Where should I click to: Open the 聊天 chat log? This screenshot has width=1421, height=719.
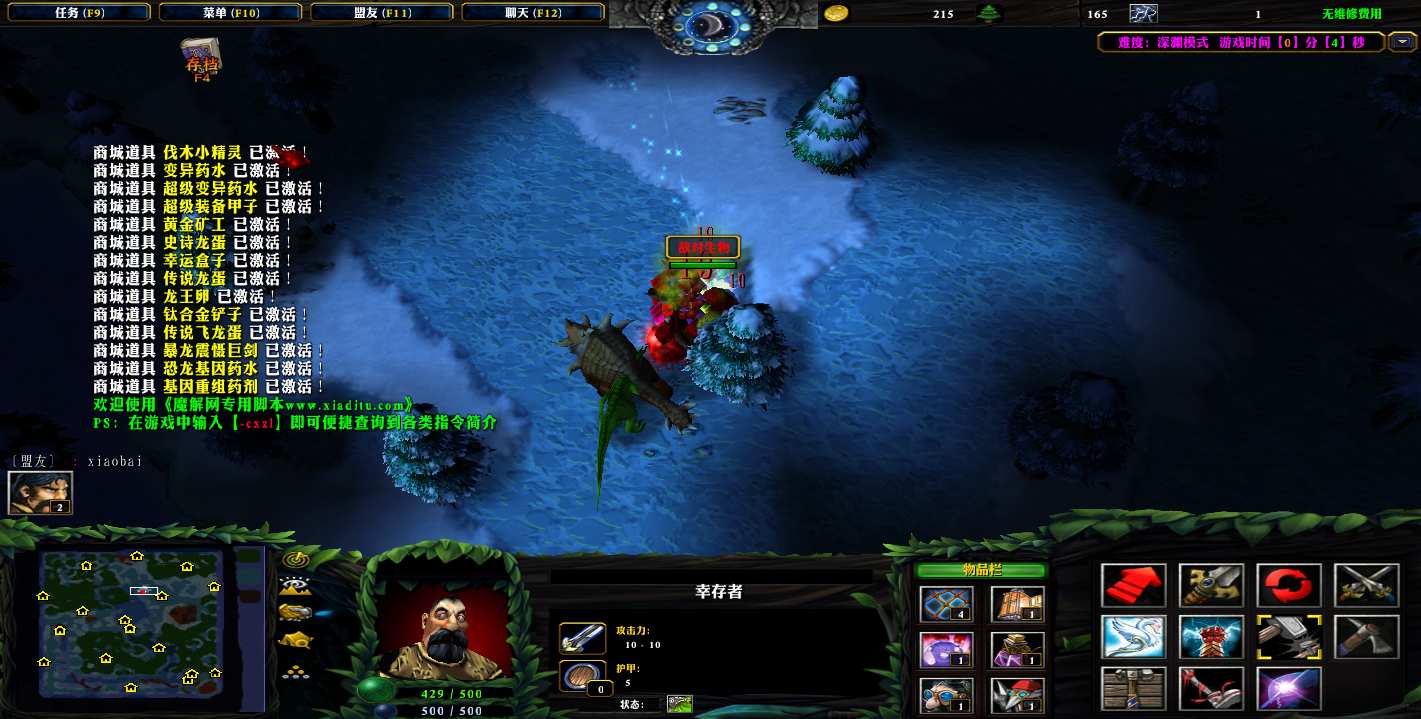[533, 13]
